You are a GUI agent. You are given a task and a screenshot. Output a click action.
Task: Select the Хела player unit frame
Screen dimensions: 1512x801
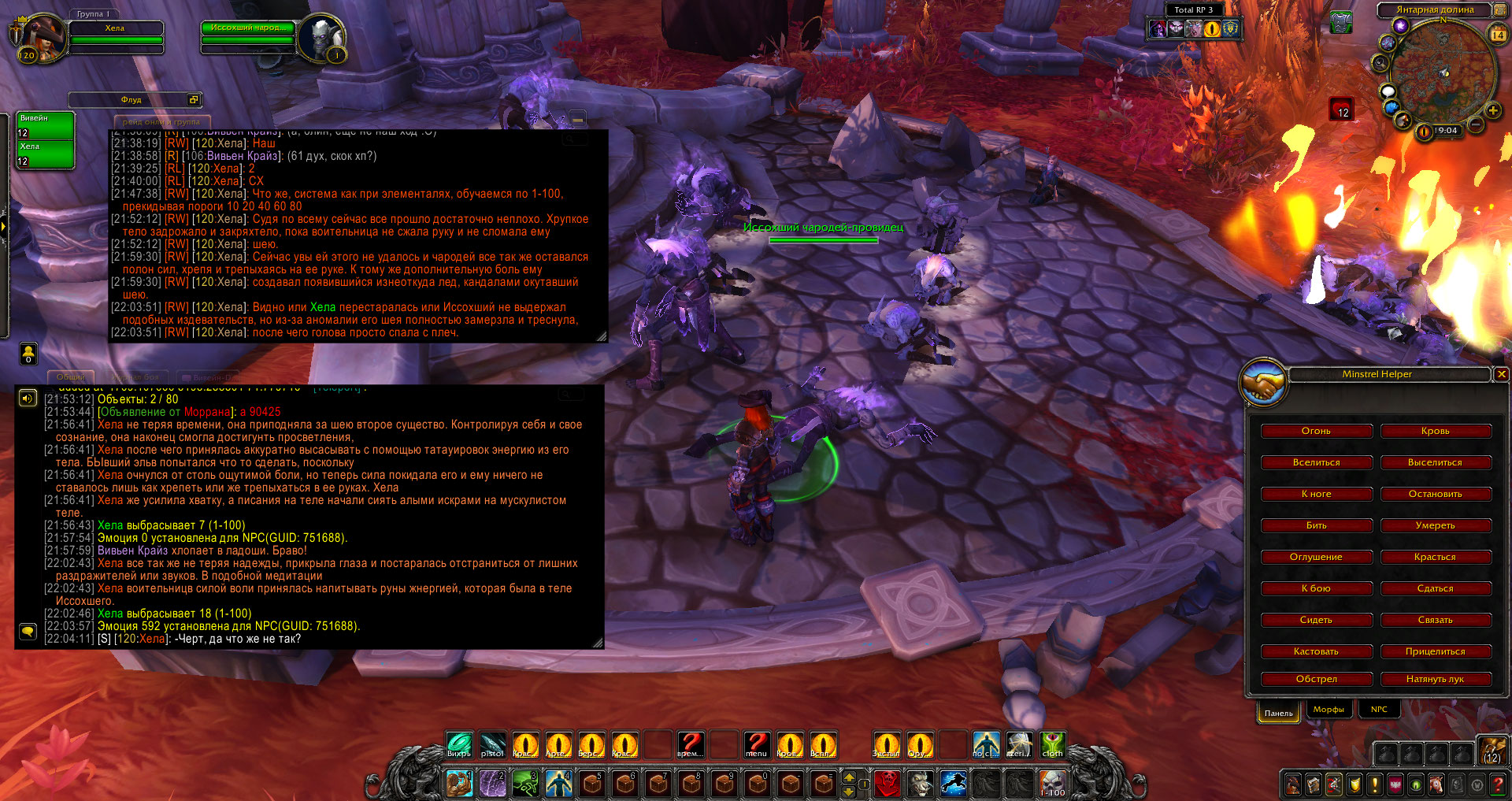tap(116, 34)
